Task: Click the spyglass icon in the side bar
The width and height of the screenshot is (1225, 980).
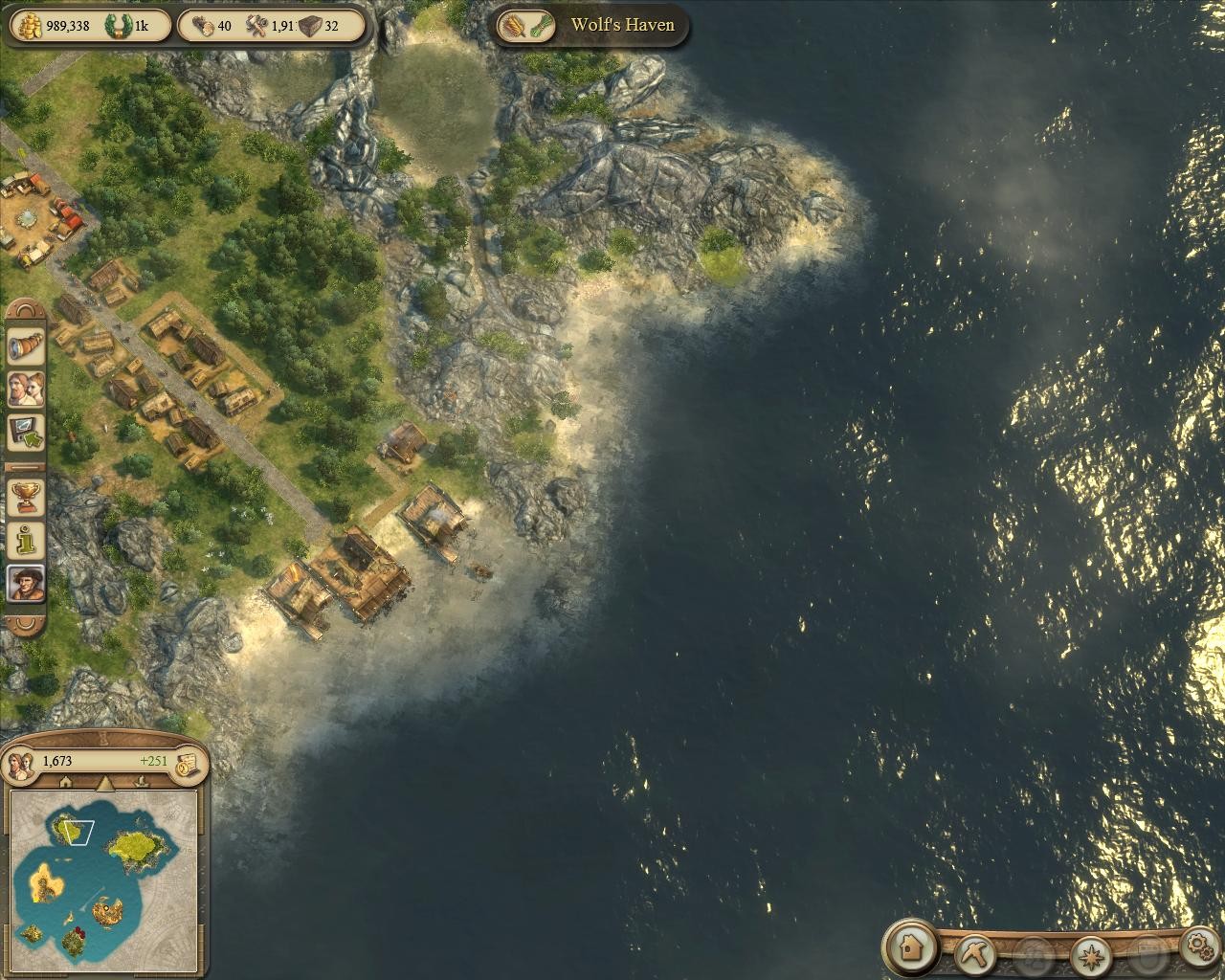Action: (x=25, y=346)
